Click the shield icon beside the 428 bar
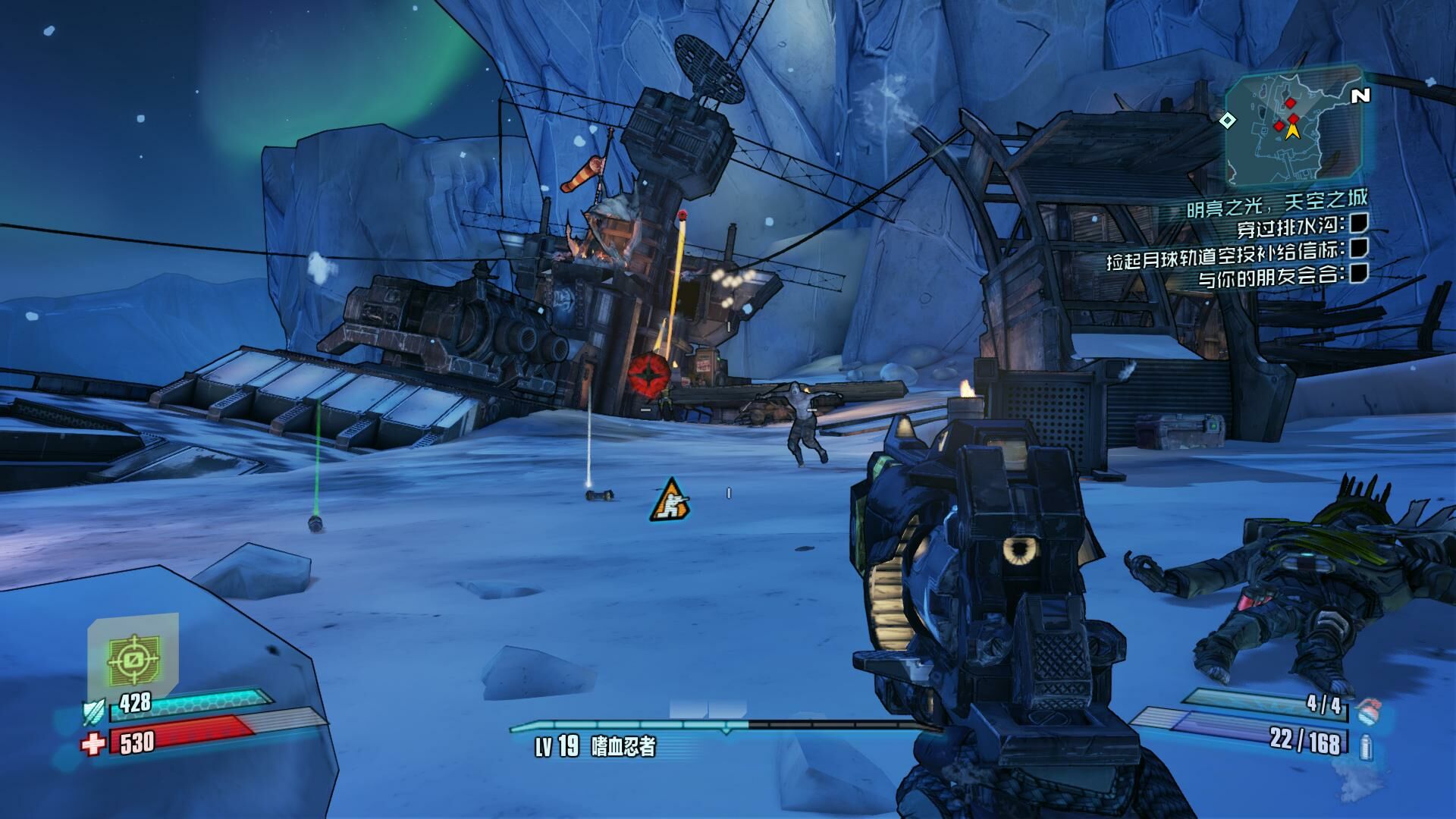Image resolution: width=1456 pixels, height=819 pixels. pyautogui.click(x=93, y=711)
